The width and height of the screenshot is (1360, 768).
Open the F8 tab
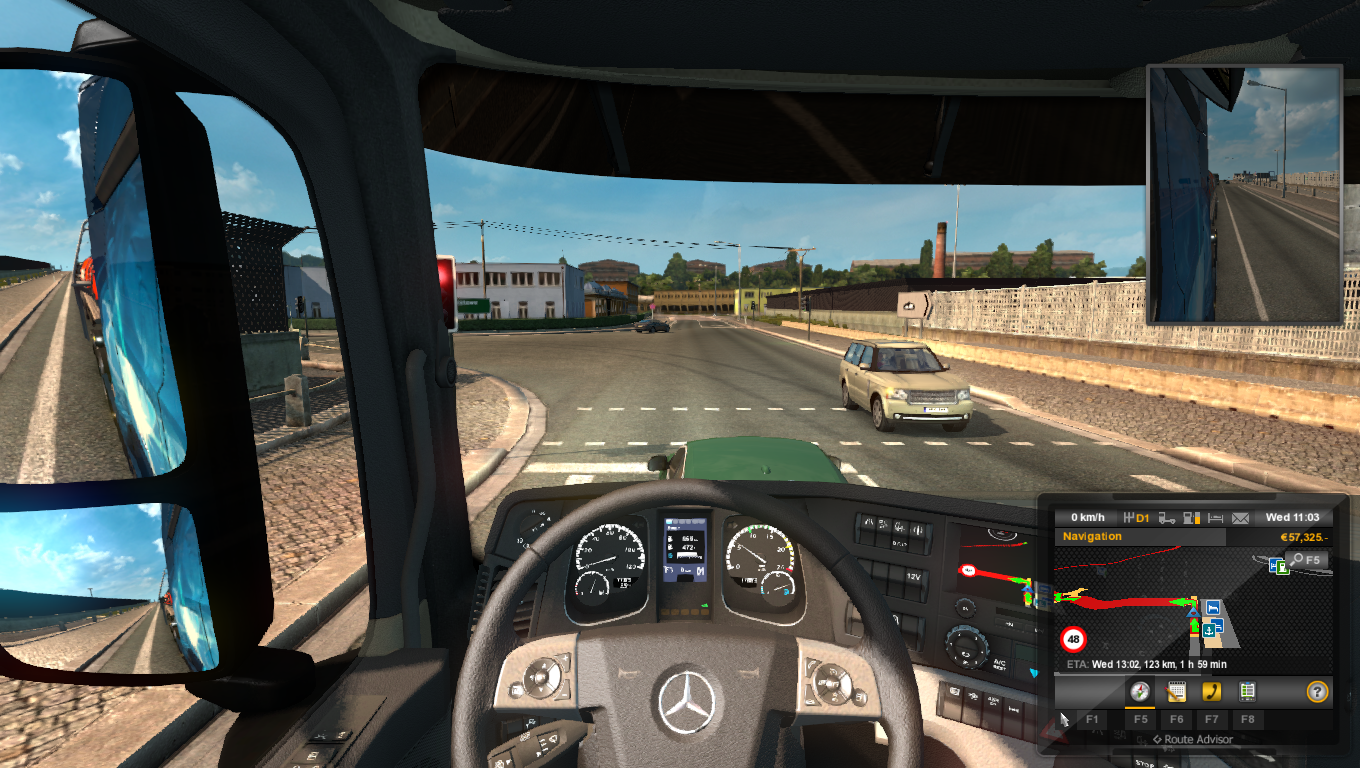(1248, 720)
